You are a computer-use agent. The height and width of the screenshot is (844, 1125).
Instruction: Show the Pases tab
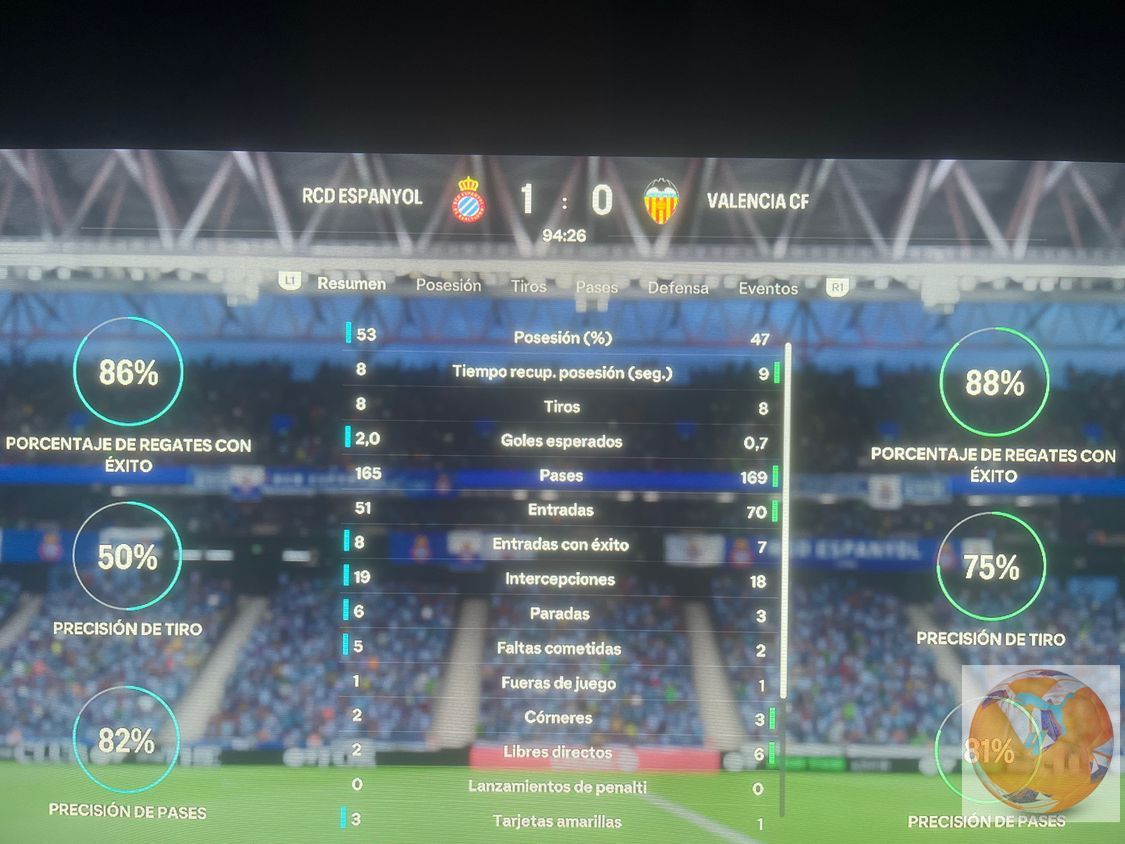point(597,287)
